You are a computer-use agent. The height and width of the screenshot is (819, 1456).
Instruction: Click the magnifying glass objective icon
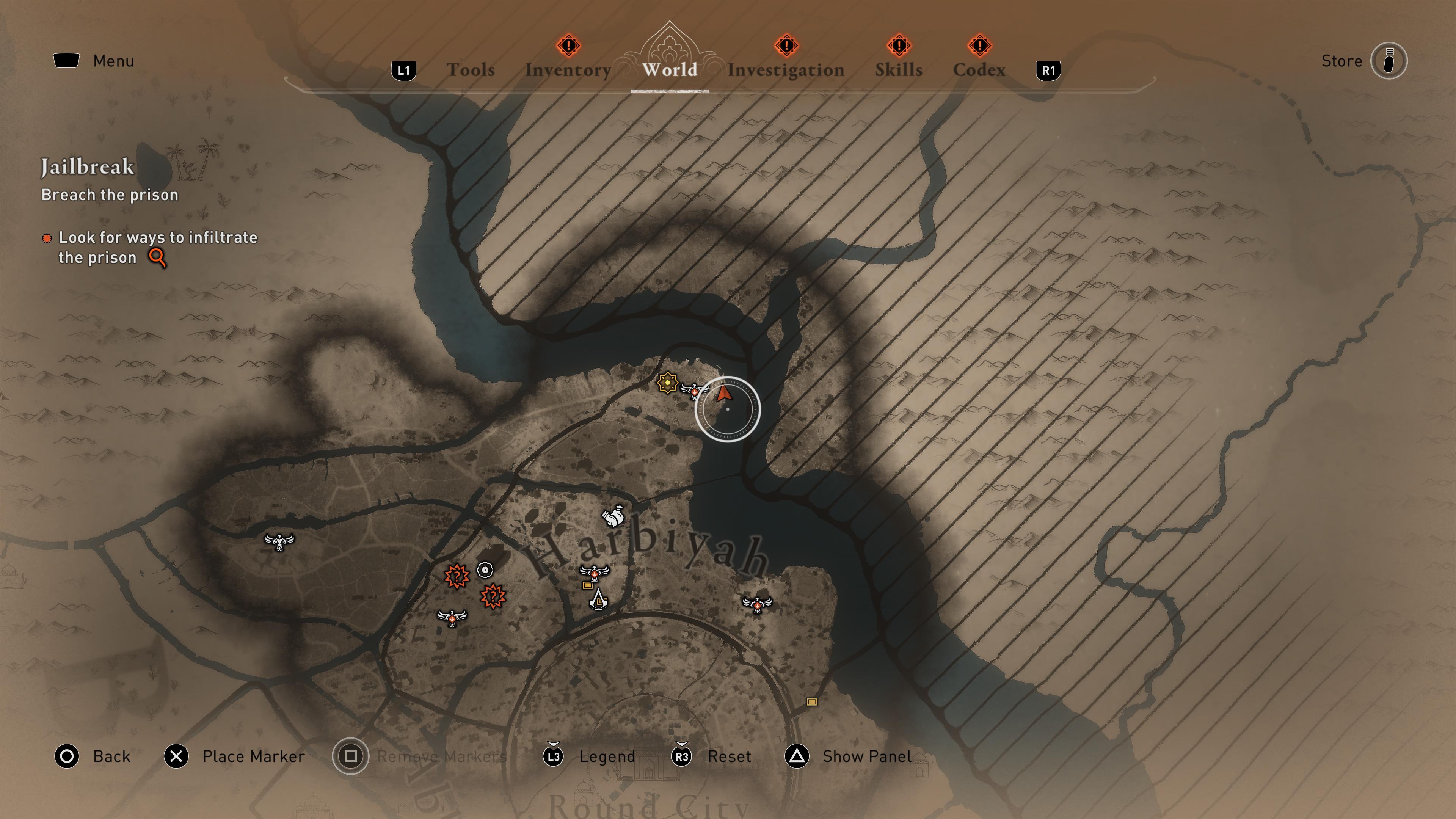click(158, 258)
